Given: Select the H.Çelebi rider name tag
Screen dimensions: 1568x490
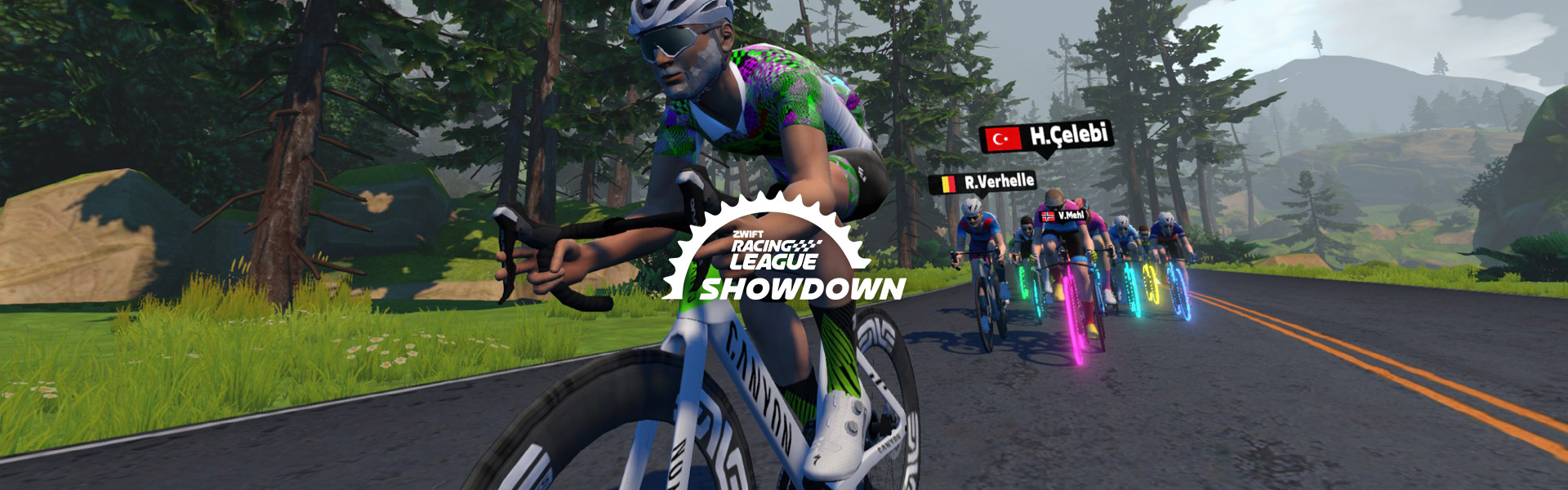Looking at the screenshot, I should tap(1047, 136).
